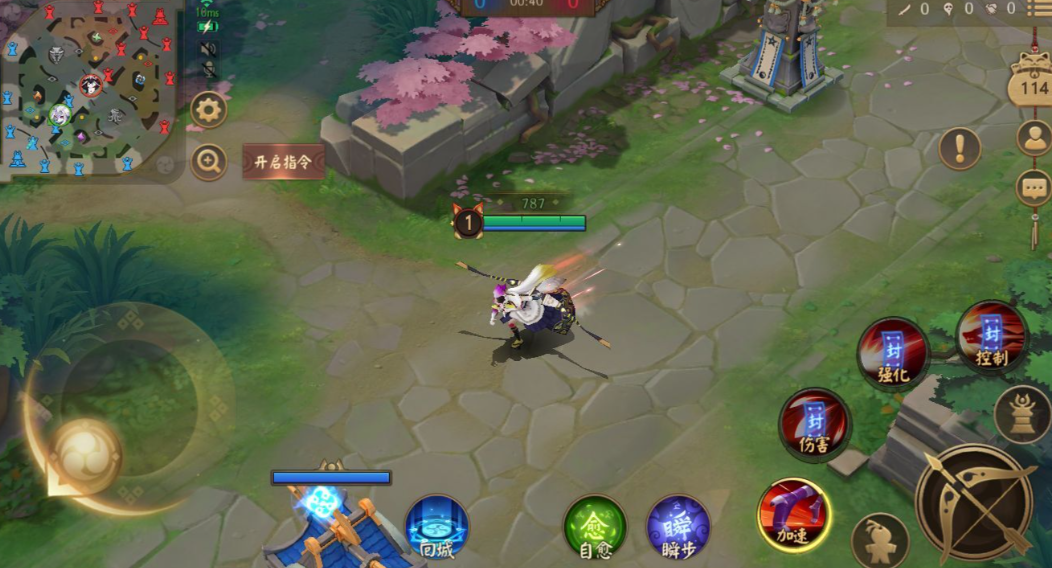Tap the 开启指令 button

[283, 162]
